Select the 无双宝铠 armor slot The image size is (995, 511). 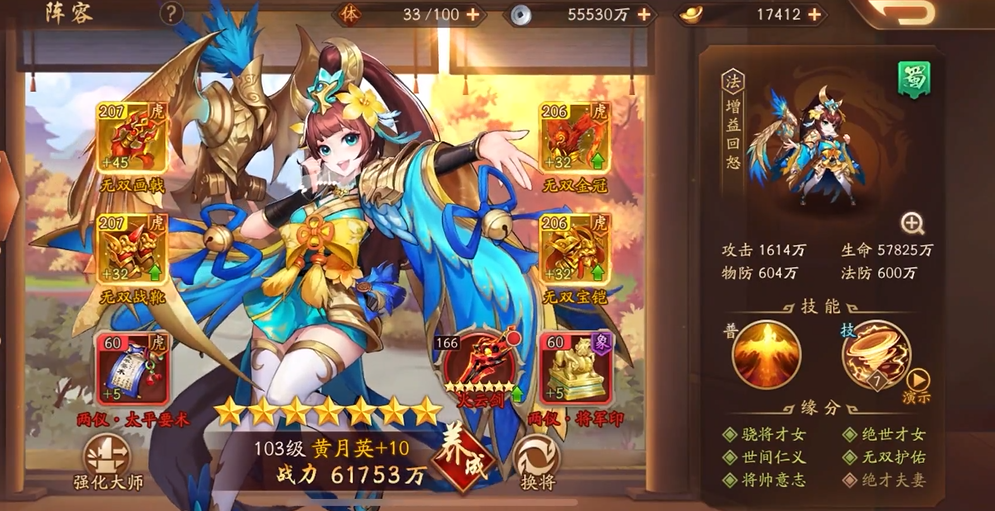click(x=575, y=247)
